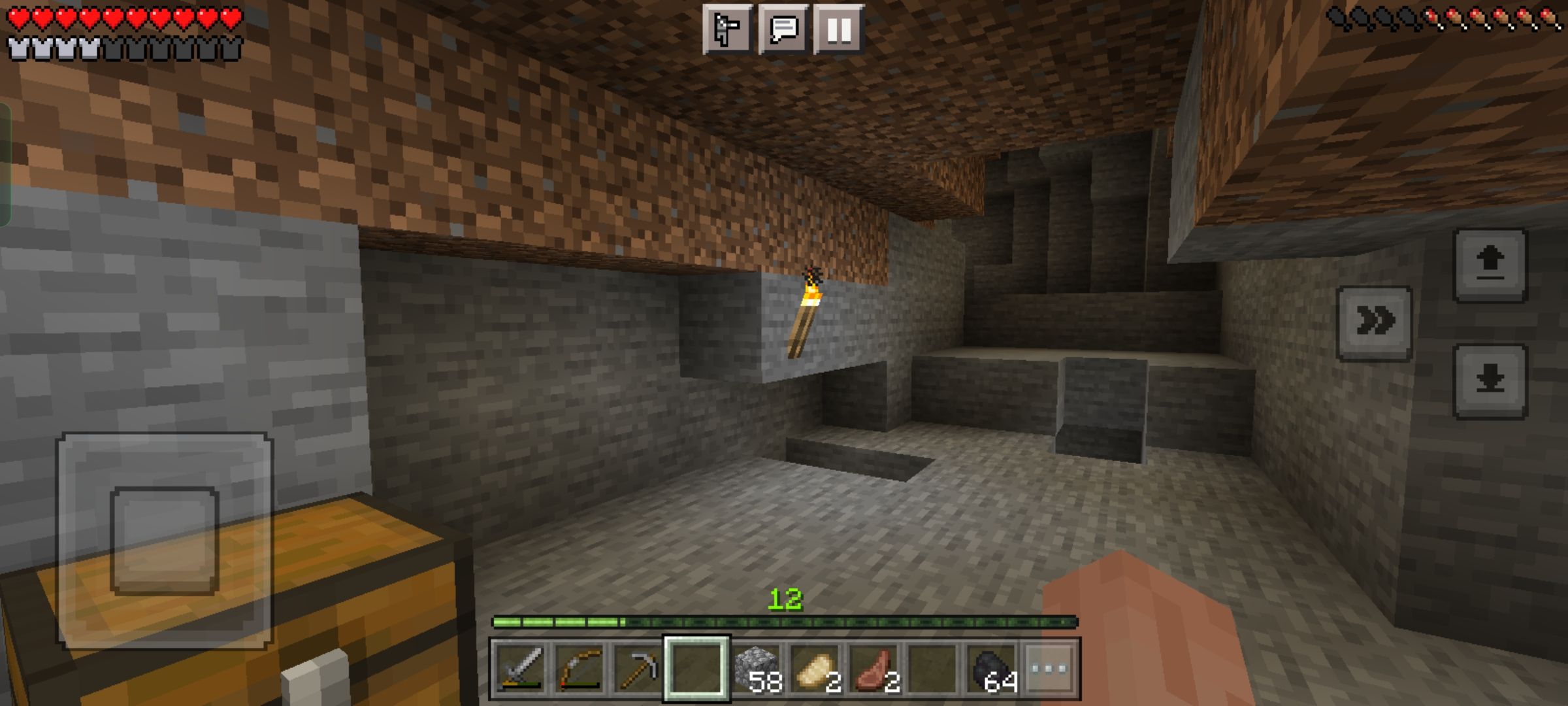Tap the sneak down-arrow button

(1490, 380)
